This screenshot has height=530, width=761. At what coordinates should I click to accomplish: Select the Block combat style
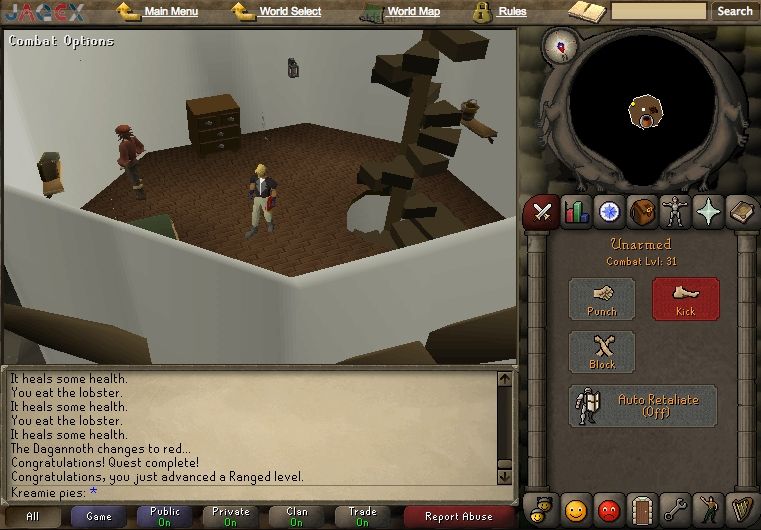pyautogui.click(x=602, y=352)
